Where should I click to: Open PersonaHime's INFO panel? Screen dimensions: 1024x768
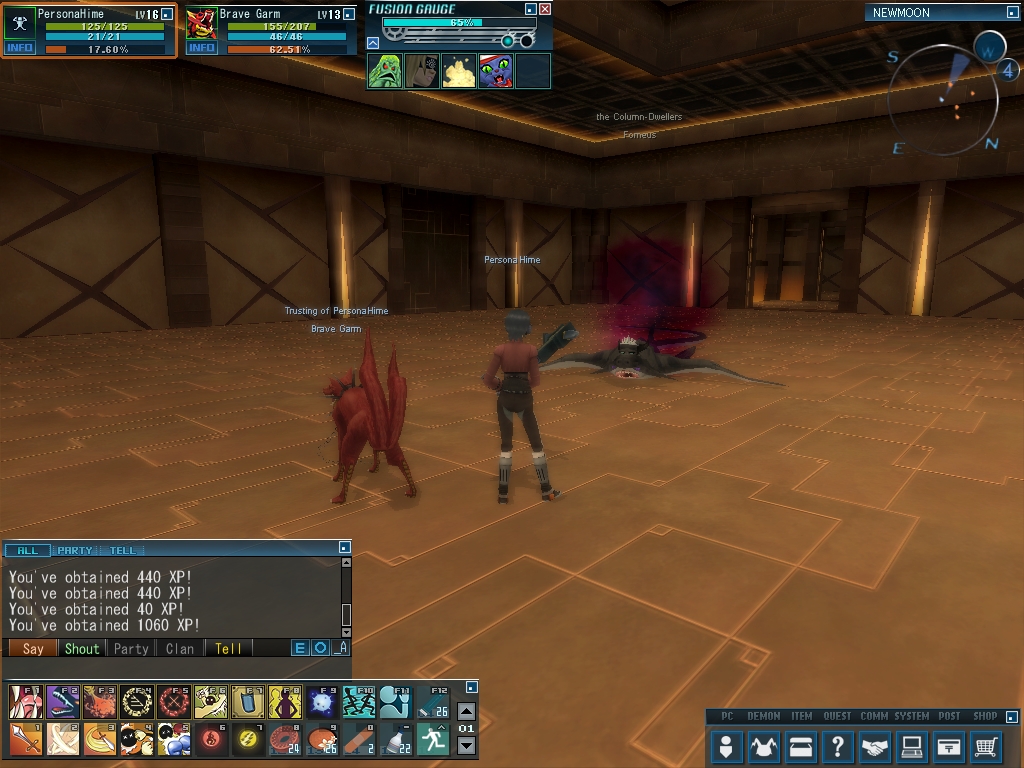pos(20,48)
